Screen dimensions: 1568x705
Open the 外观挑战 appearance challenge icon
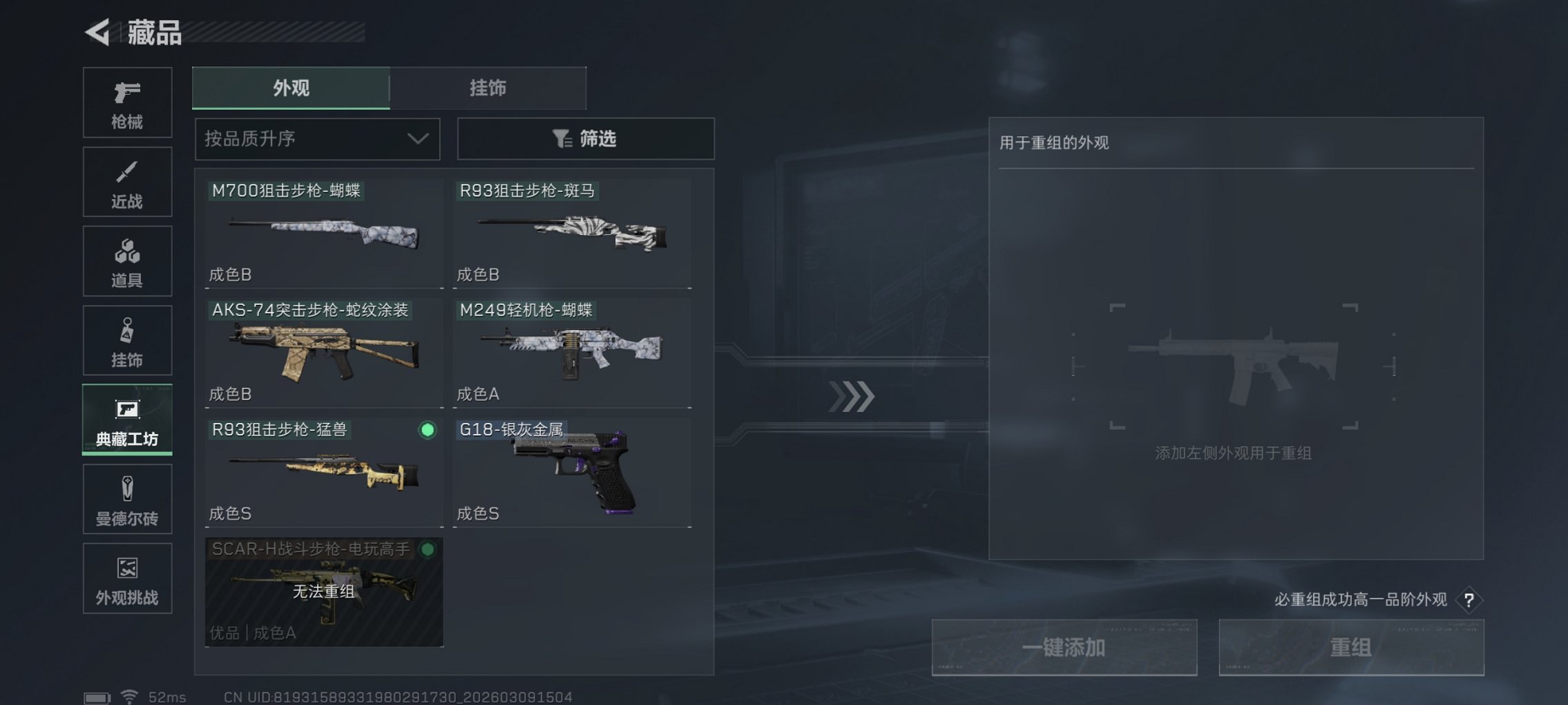pyautogui.click(x=127, y=579)
